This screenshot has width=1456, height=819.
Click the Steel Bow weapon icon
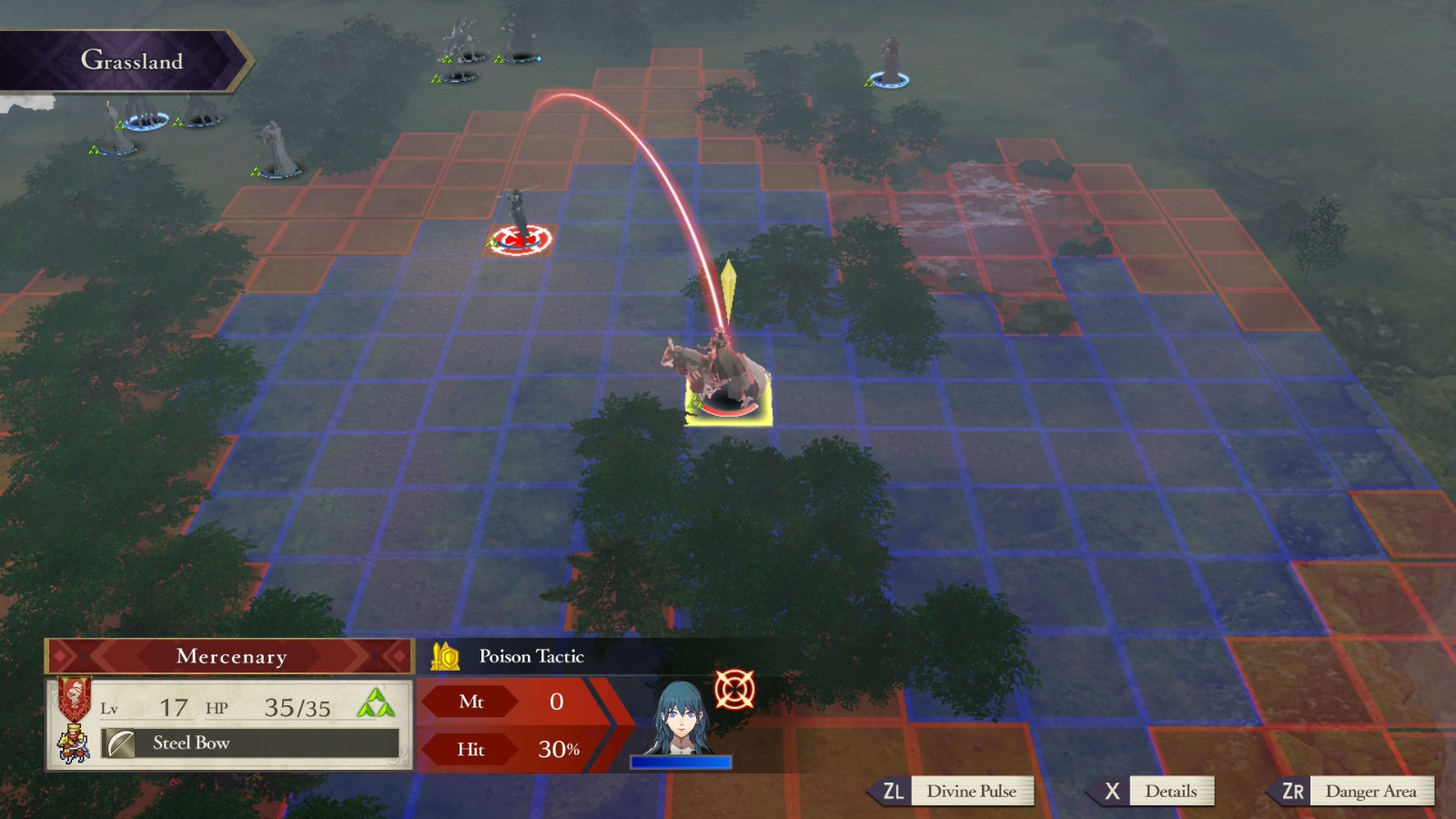point(123,744)
